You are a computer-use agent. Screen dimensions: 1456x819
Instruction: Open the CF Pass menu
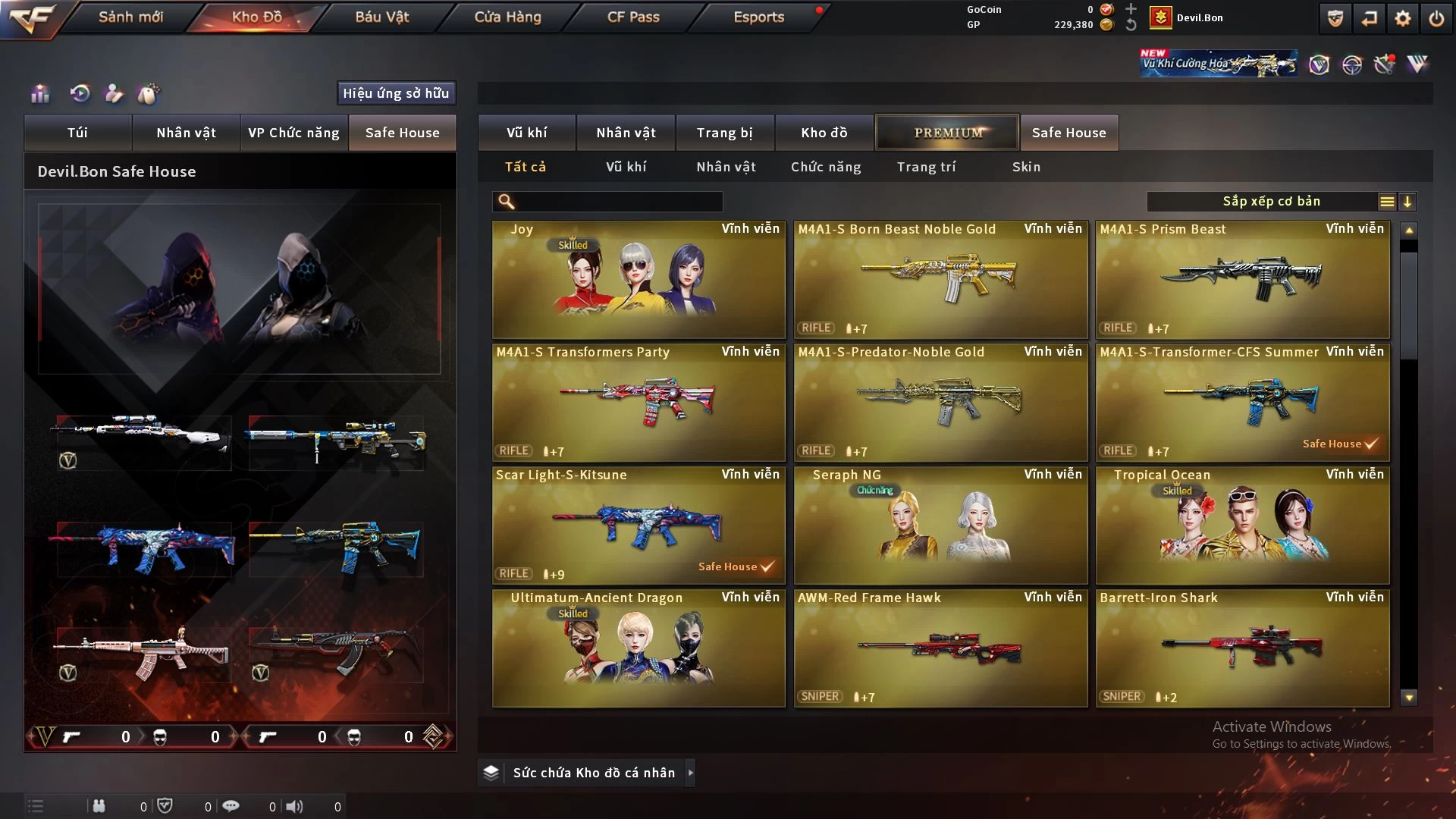click(x=633, y=17)
